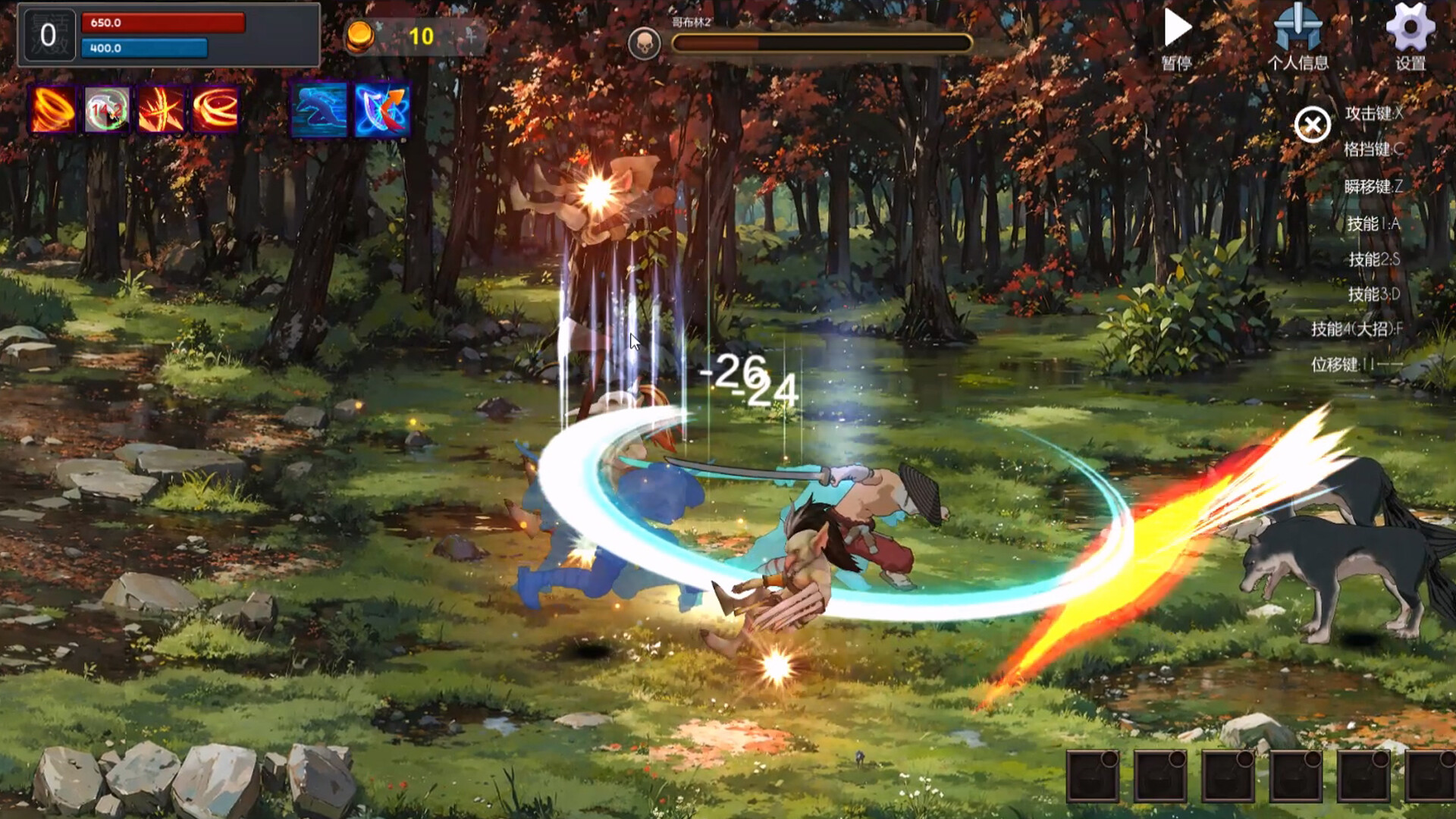Click the blue dash movement skill icon
This screenshot has height=819, width=1456.
click(x=322, y=110)
